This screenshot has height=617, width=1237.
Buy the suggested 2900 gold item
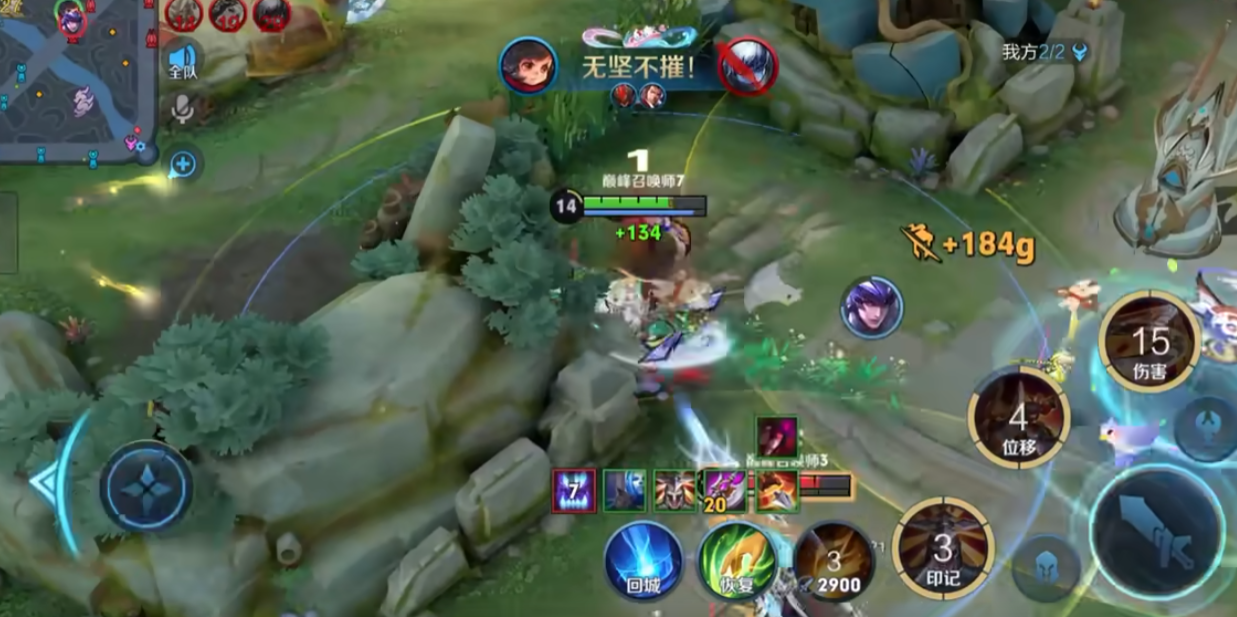834,562
